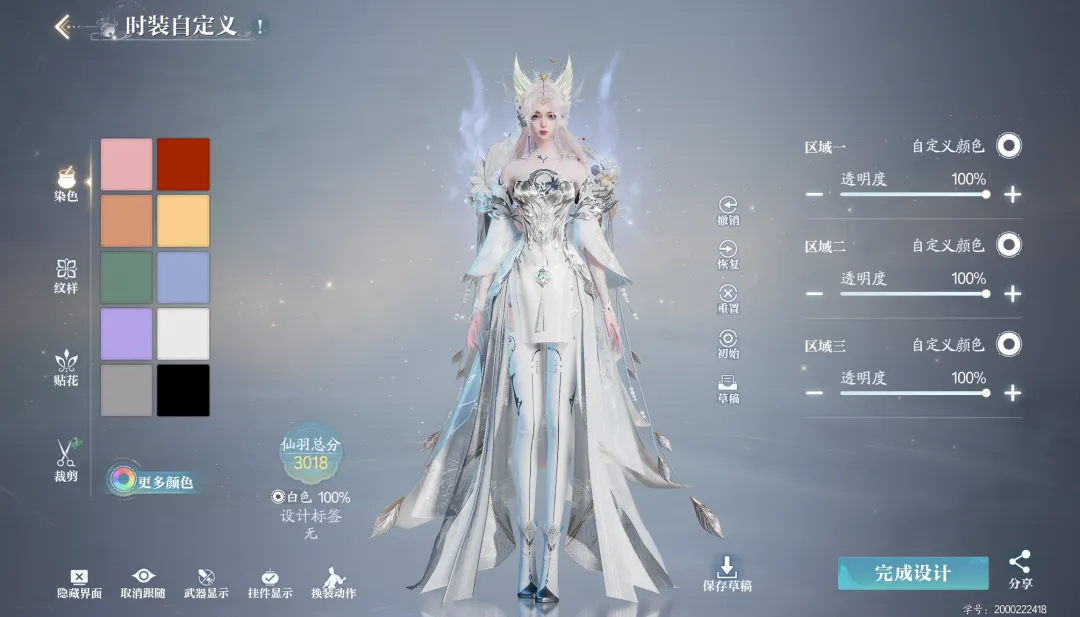The image size is (1080, 617).
Task: Pick the dark red color swatch
Action: pyautogui.click(x=183, y=164)
